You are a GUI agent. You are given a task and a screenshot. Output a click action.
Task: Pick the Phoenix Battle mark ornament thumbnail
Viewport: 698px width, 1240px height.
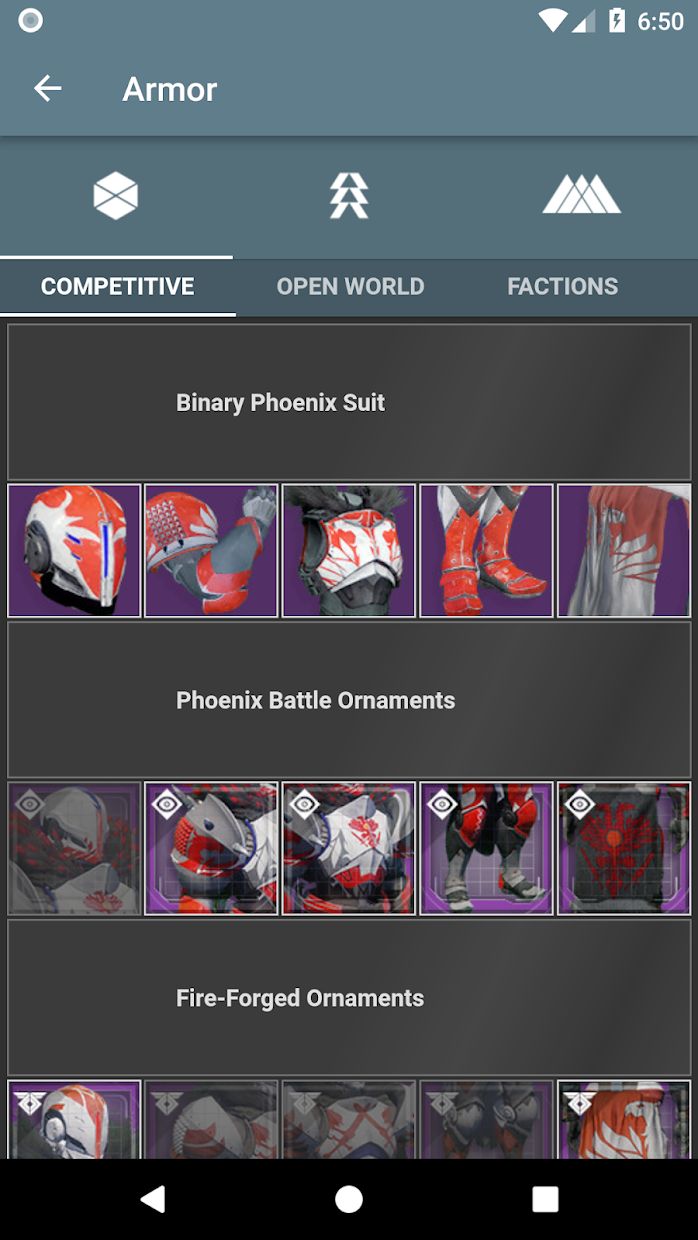click(x=623, y=848)
